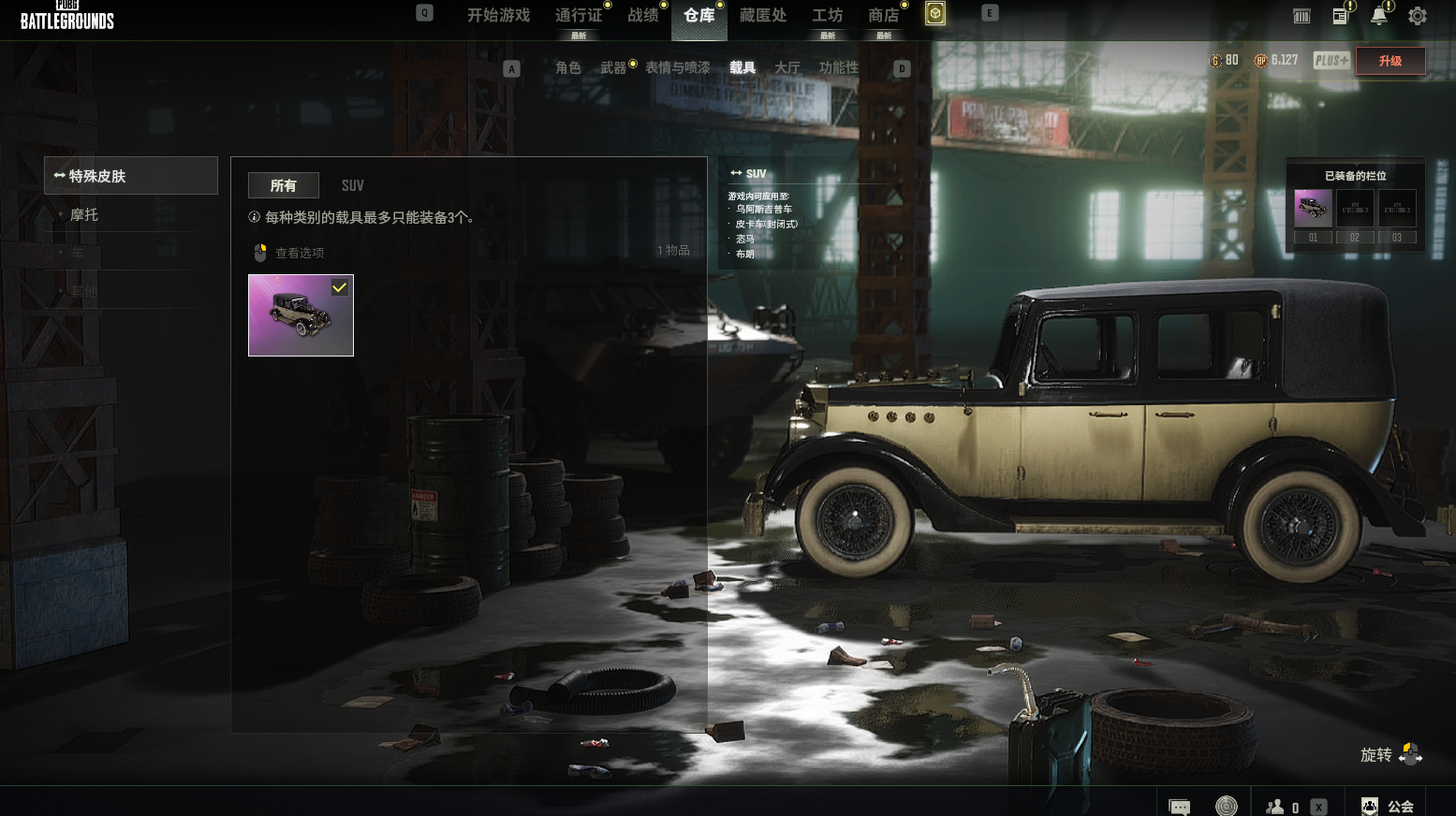This screenshot has width=1456, height=816.
Task: Open the 开始游戏 start game tab
Action: click(498, 16)
